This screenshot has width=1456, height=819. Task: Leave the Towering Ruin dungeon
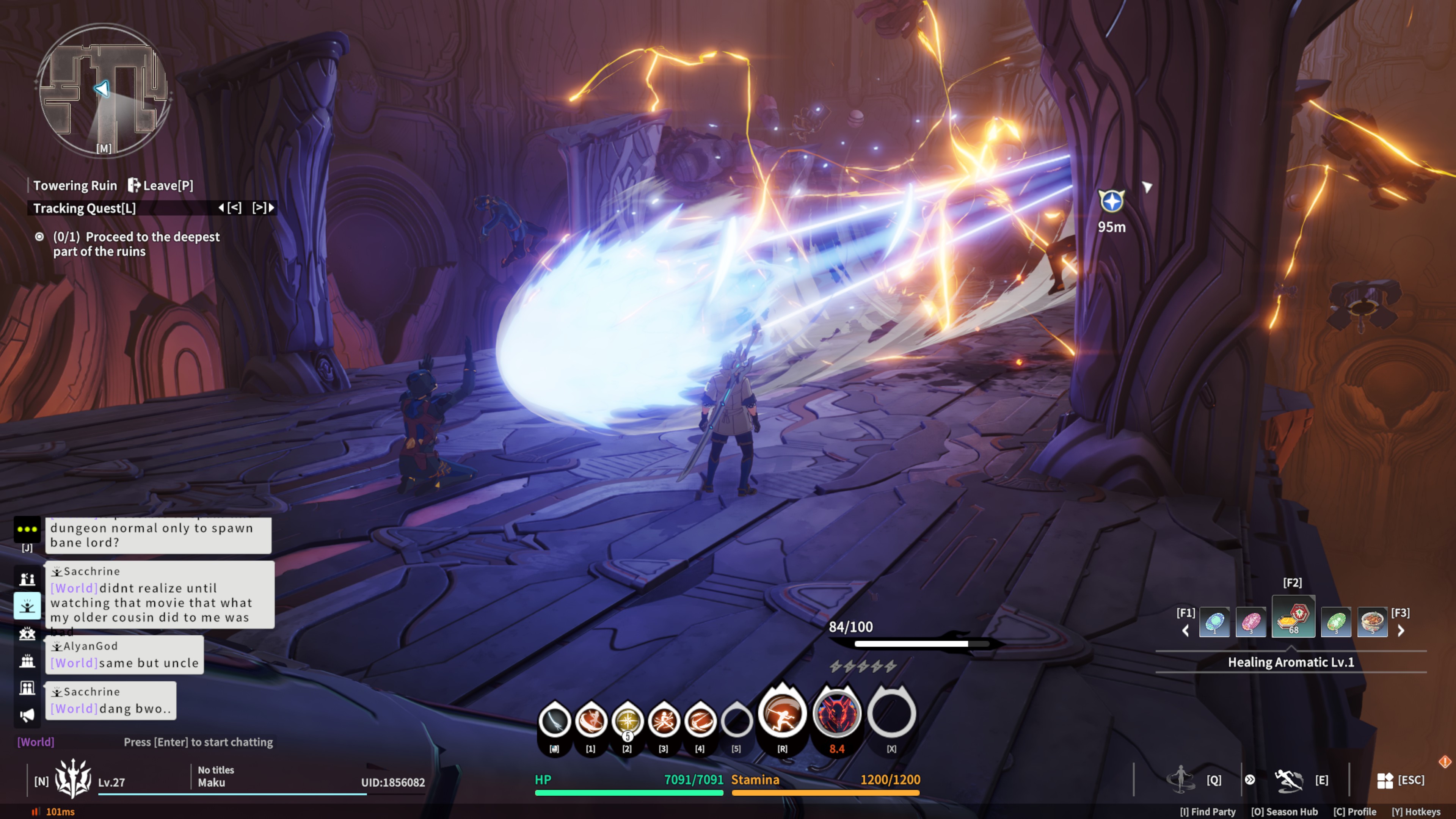(160, 185)
